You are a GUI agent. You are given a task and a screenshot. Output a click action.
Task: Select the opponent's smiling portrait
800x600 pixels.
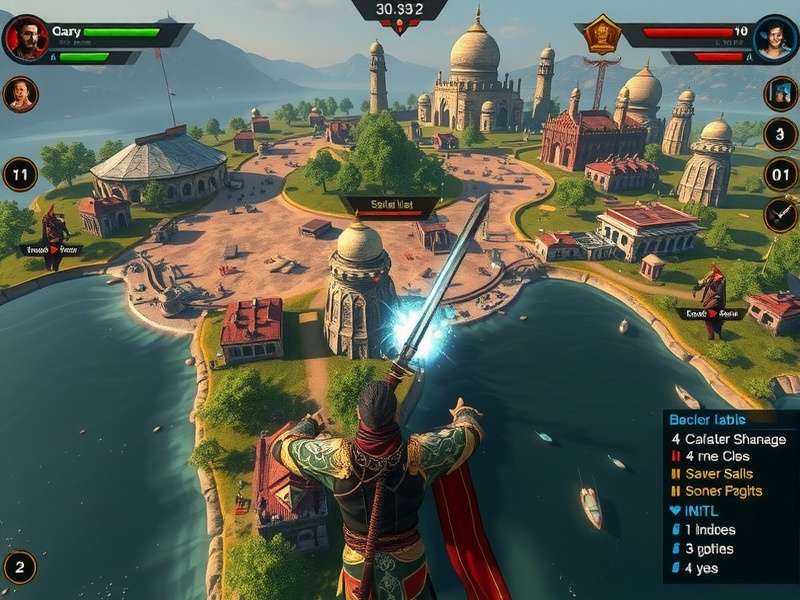[775, 39]
